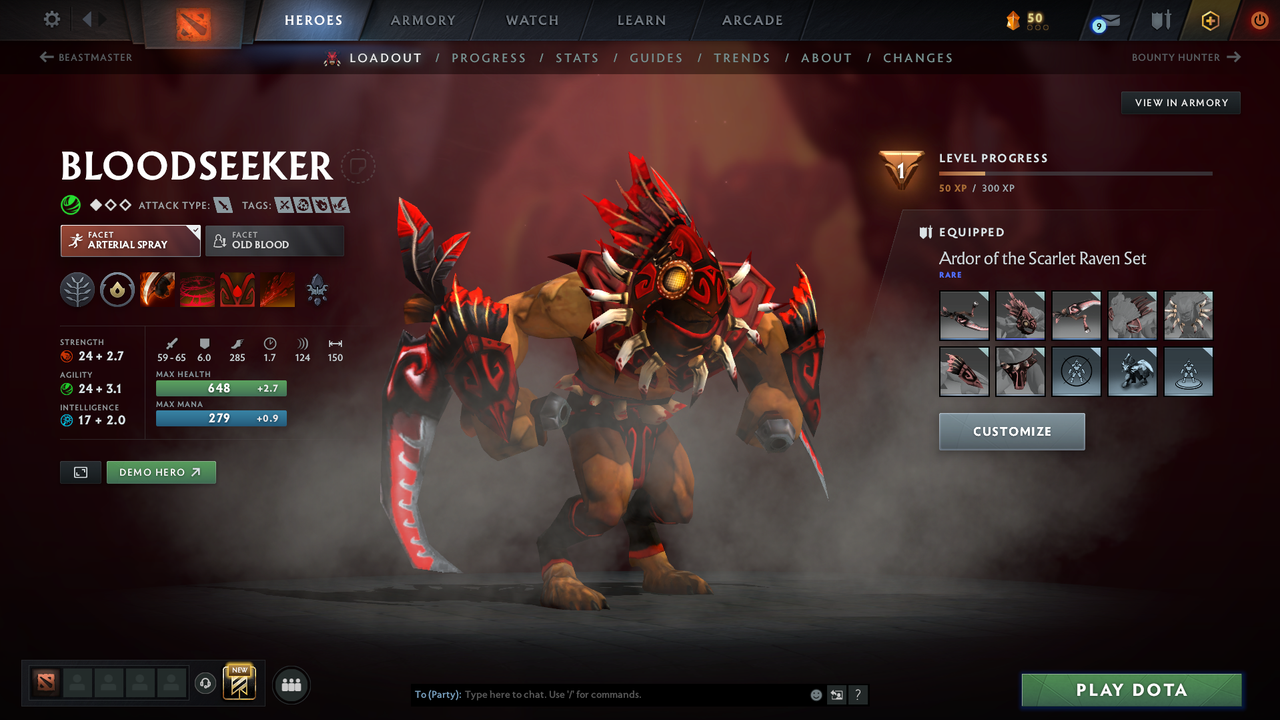The image size is (1280, 720).
Task: Open the friends list icon near bottom right
Action: tap(290, 685)
